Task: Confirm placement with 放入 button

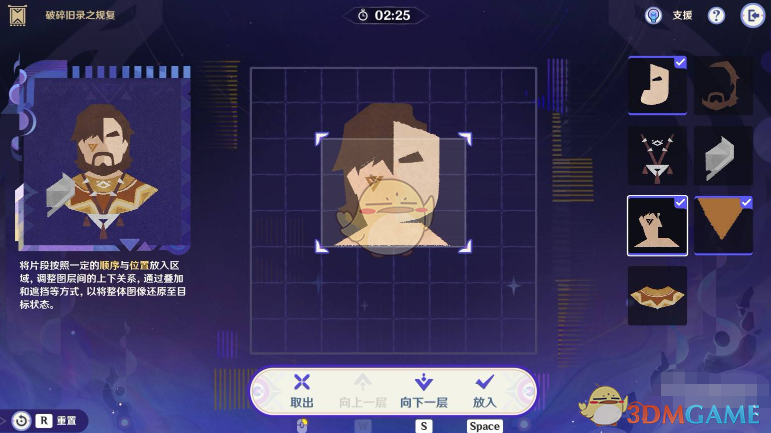Action: (x=485, y=389)
